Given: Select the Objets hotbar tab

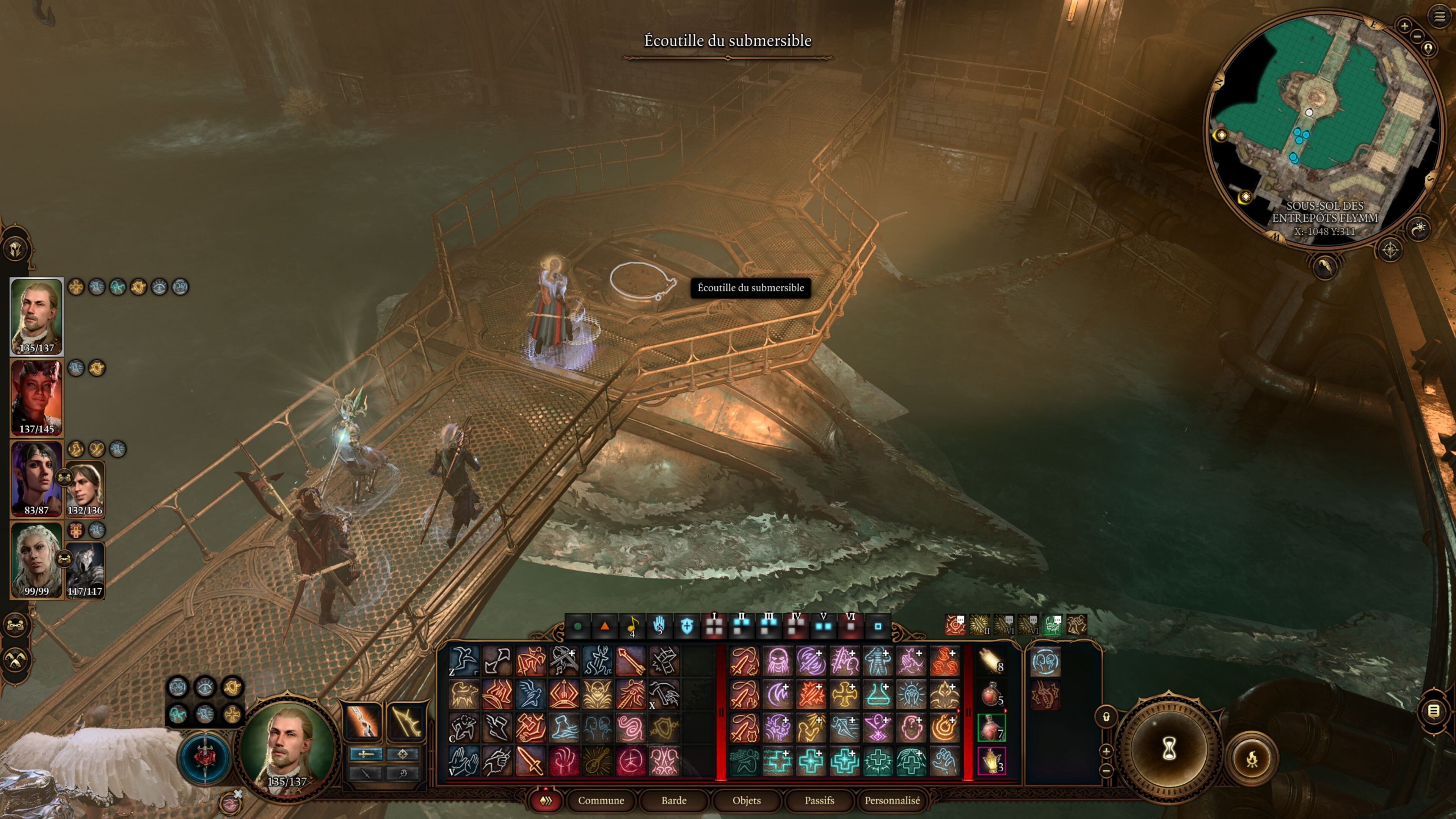Looking at the screenshot, I should [x=746, y=800].
